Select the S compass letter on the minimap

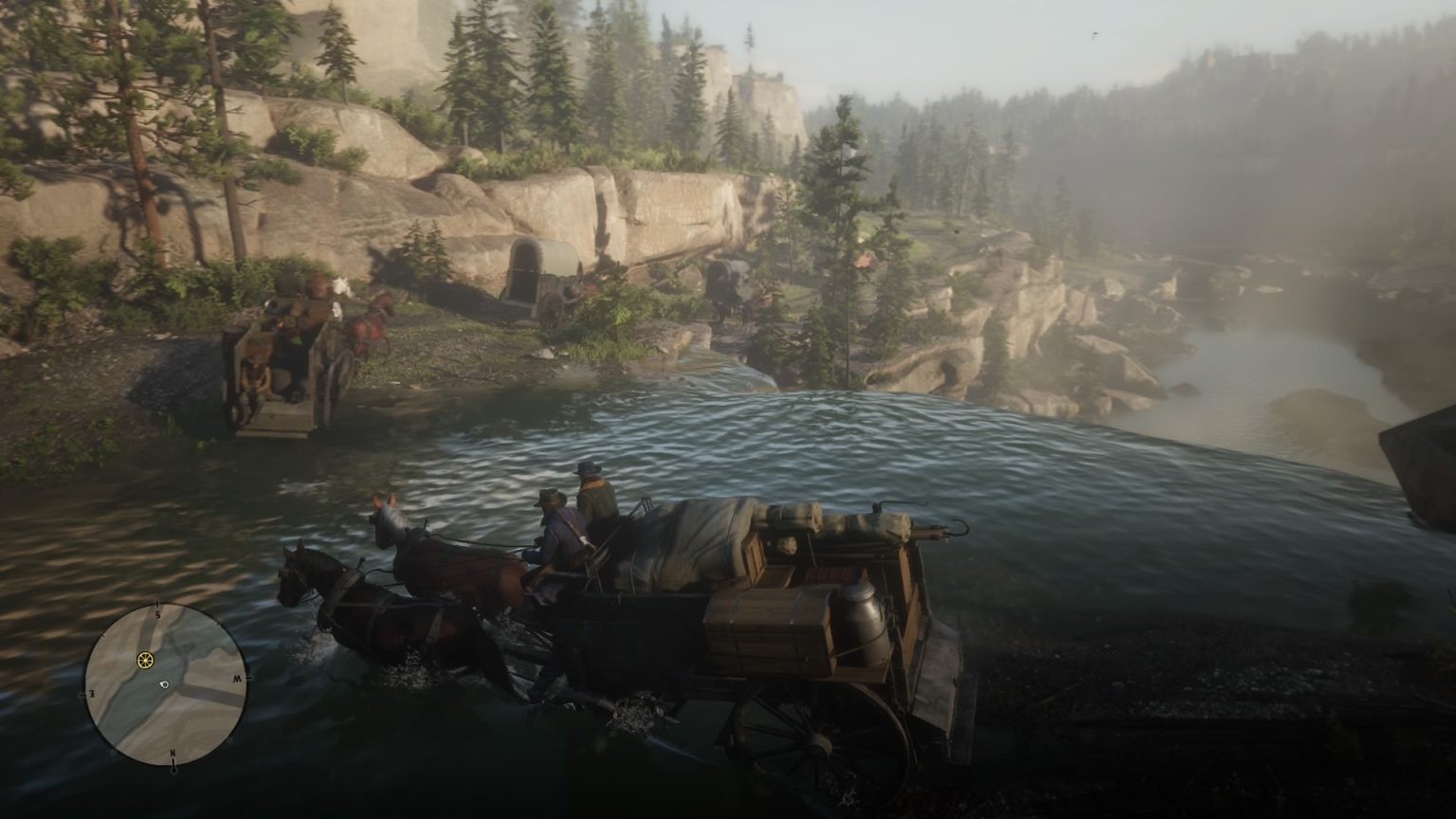(157, 612)
